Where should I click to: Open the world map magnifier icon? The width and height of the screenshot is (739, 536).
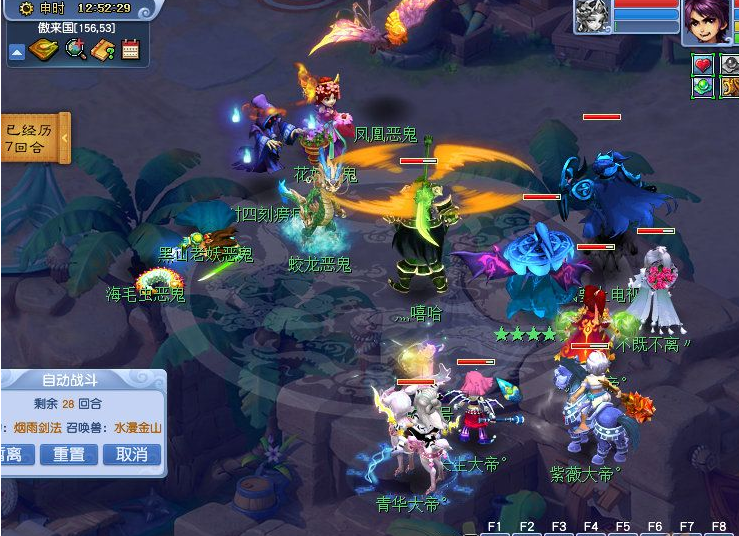tap(75, 50)
